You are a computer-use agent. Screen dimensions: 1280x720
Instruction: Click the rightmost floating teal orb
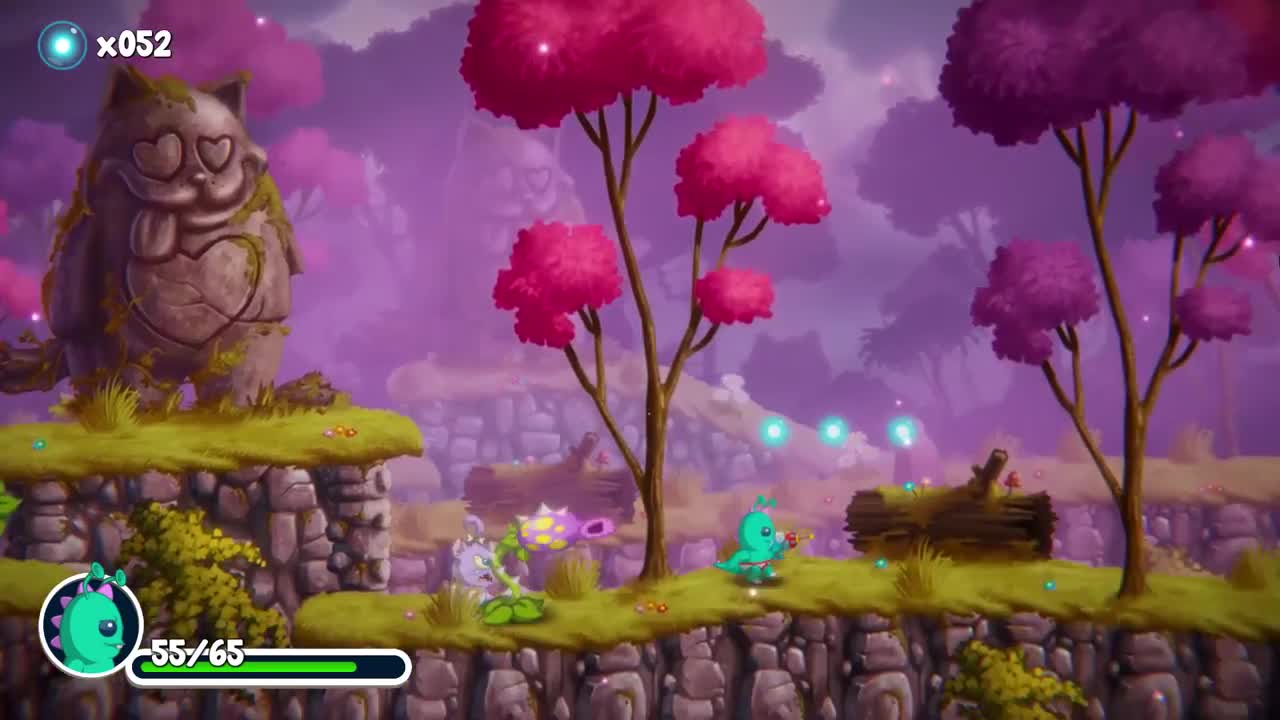[900, 430]
